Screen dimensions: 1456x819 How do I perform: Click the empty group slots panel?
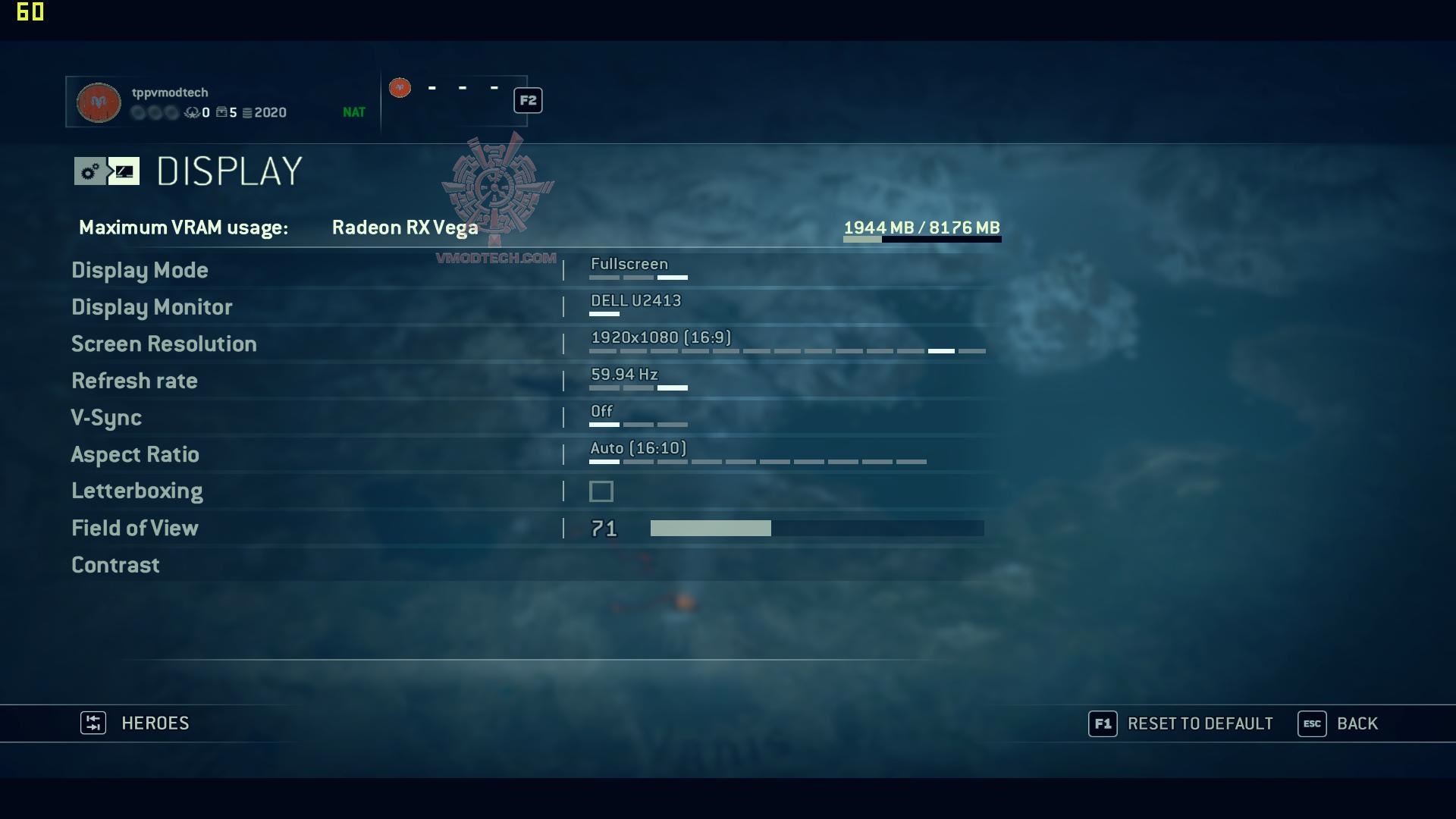pos(455,100)
